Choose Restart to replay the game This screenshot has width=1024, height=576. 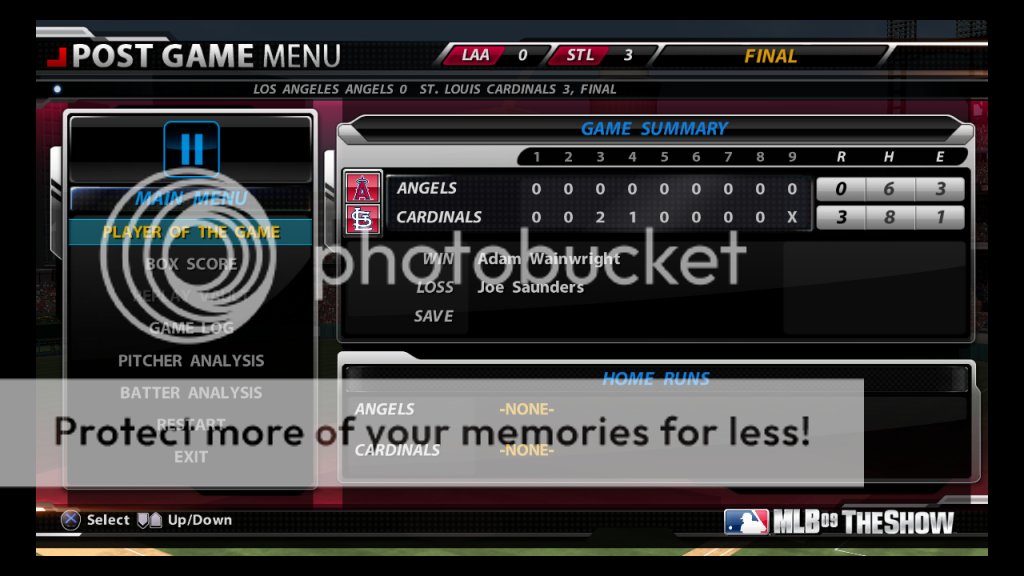pyautogui.click(x=191, y=423)
